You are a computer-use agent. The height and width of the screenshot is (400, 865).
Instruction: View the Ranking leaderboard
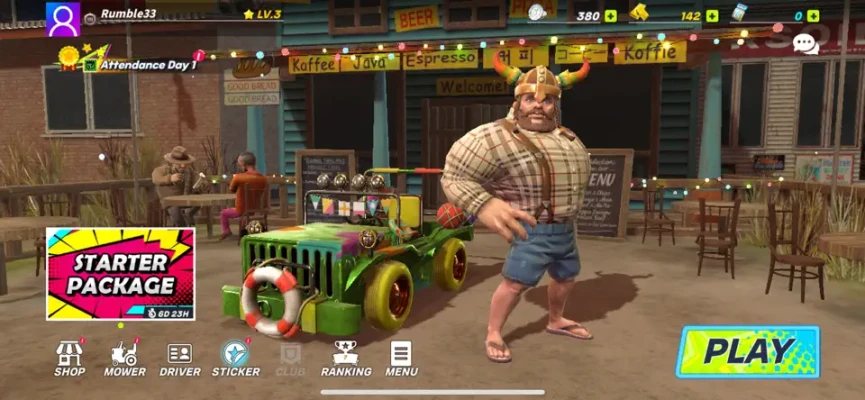pos(345,357)
